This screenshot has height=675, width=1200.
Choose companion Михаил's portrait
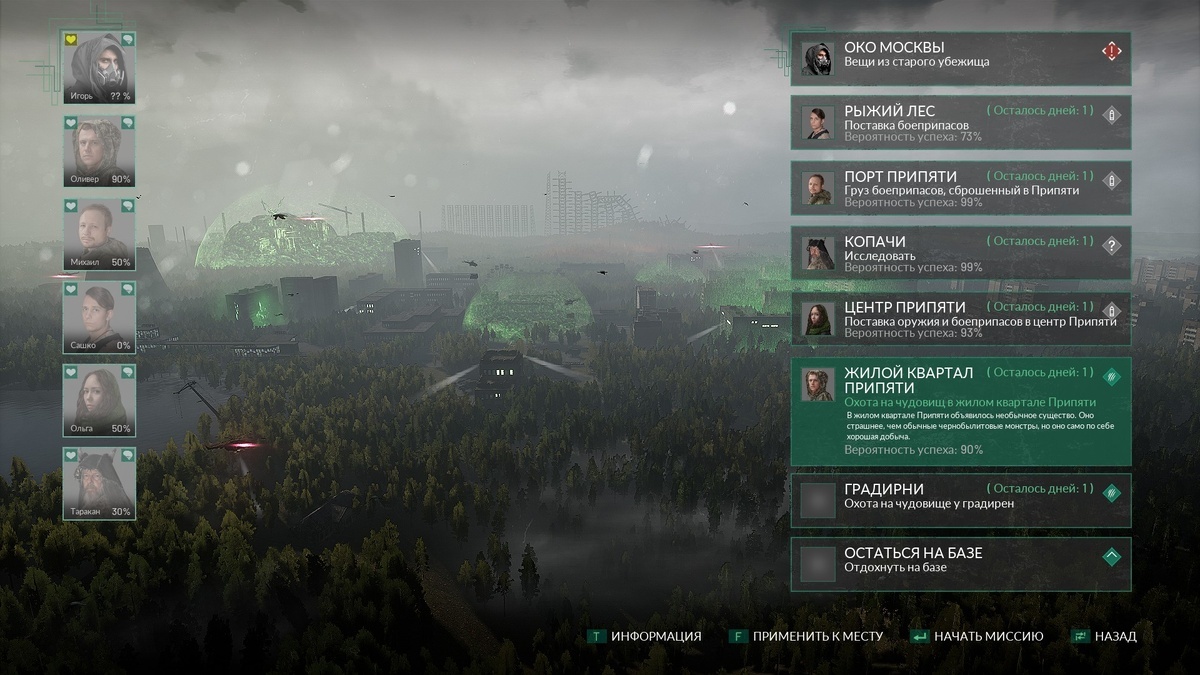coord(99,234)
